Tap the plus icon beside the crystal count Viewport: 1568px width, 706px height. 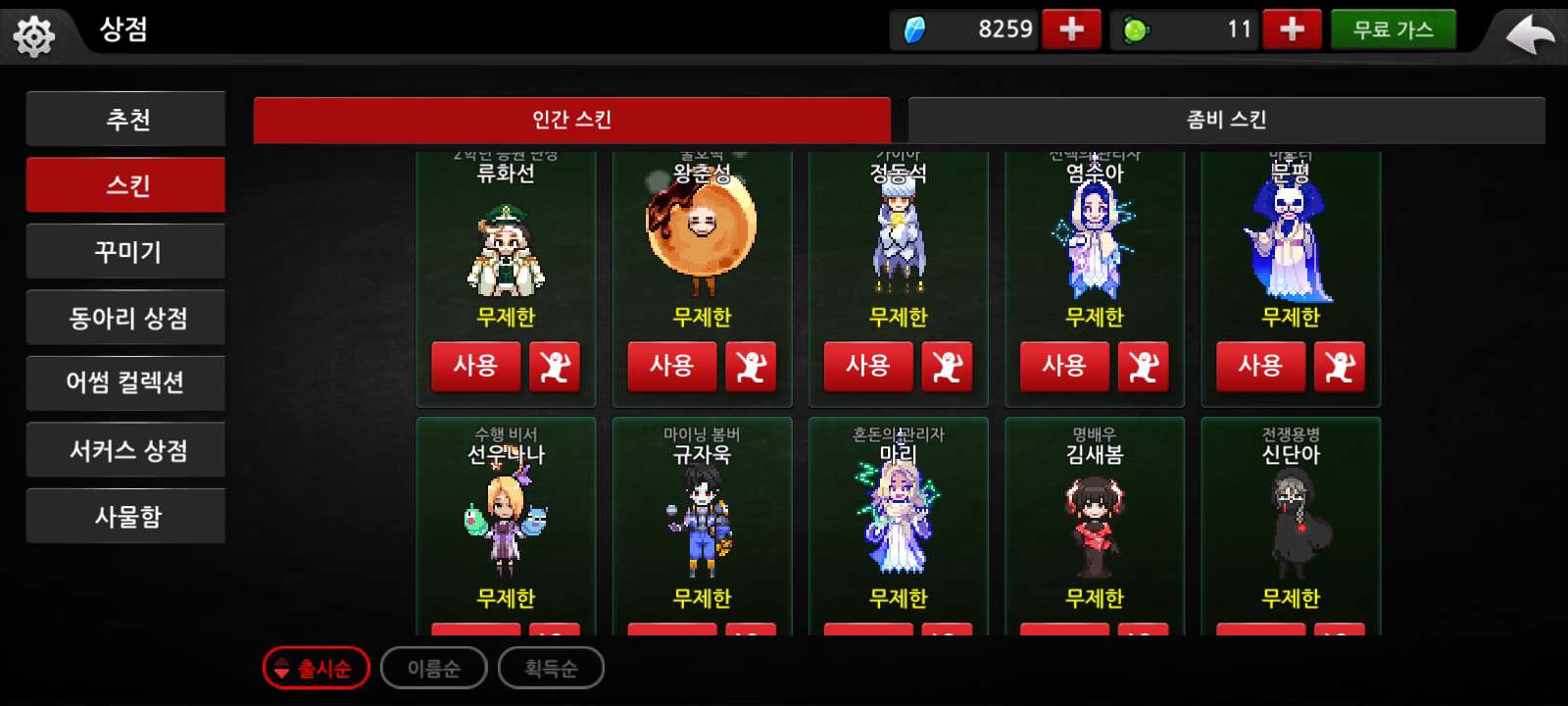point(1071,28)
